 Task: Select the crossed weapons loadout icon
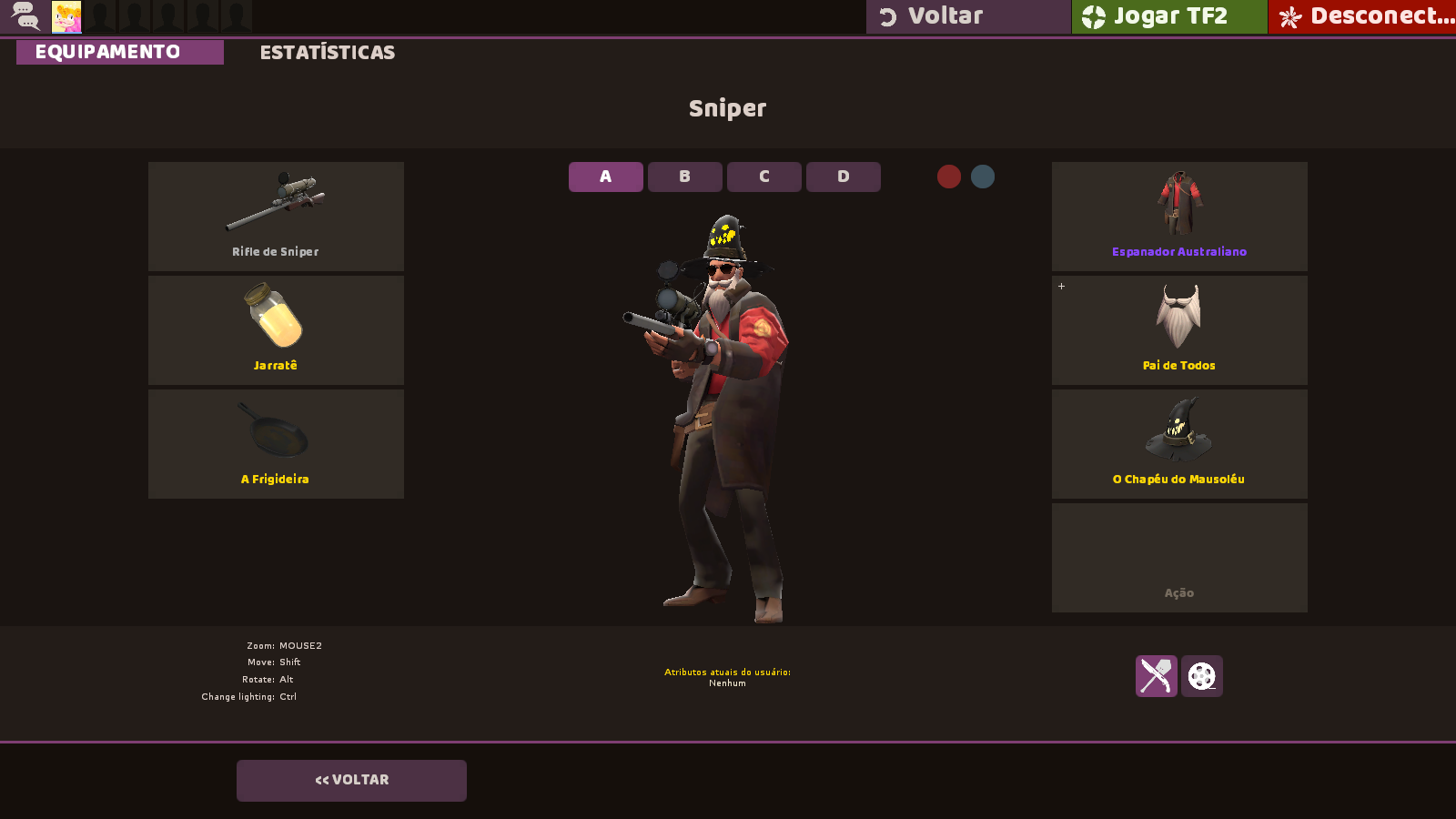(1155, 676)
